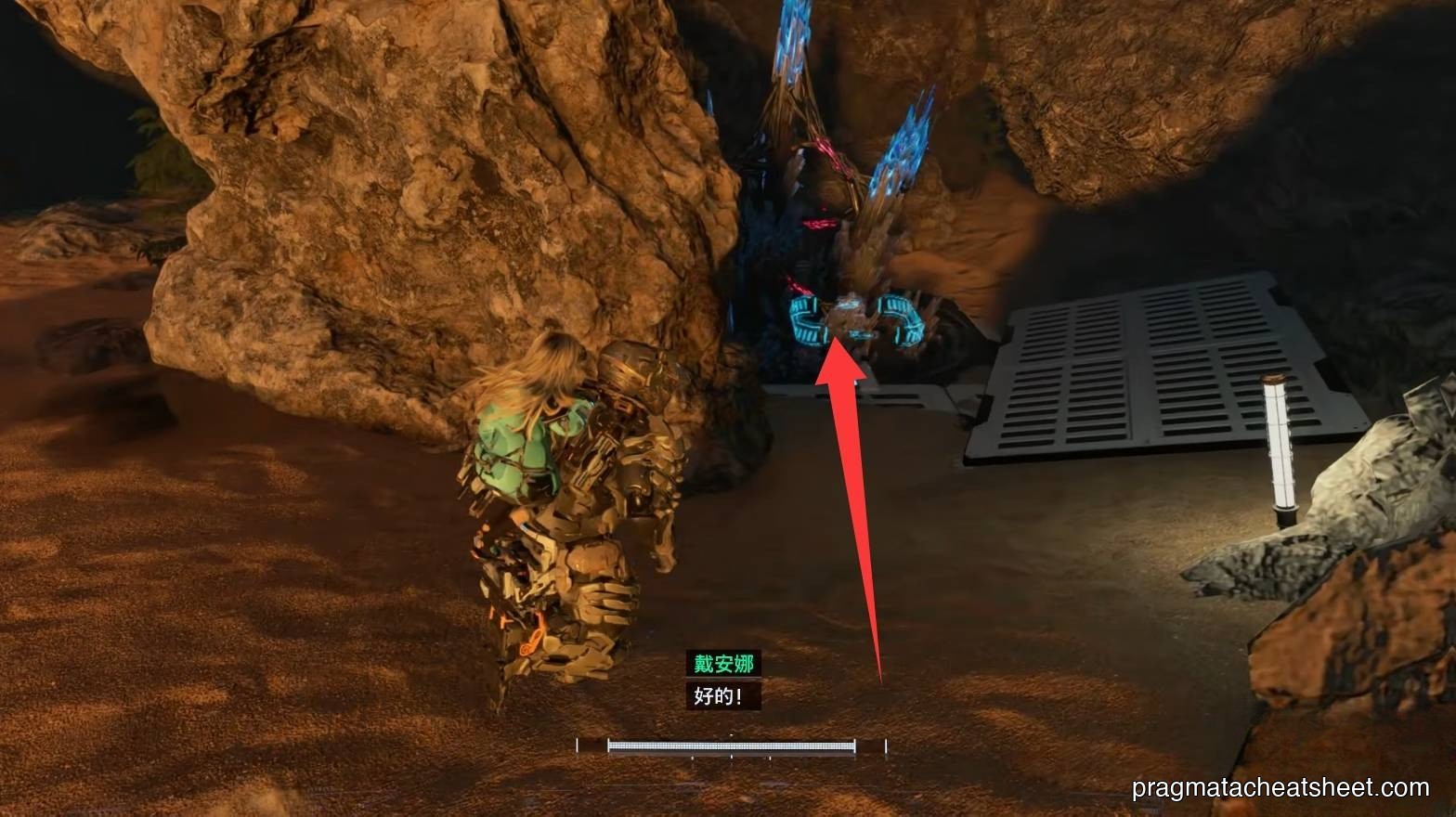
Task: Select the speaker name 戴安娜
Action: 724,661
